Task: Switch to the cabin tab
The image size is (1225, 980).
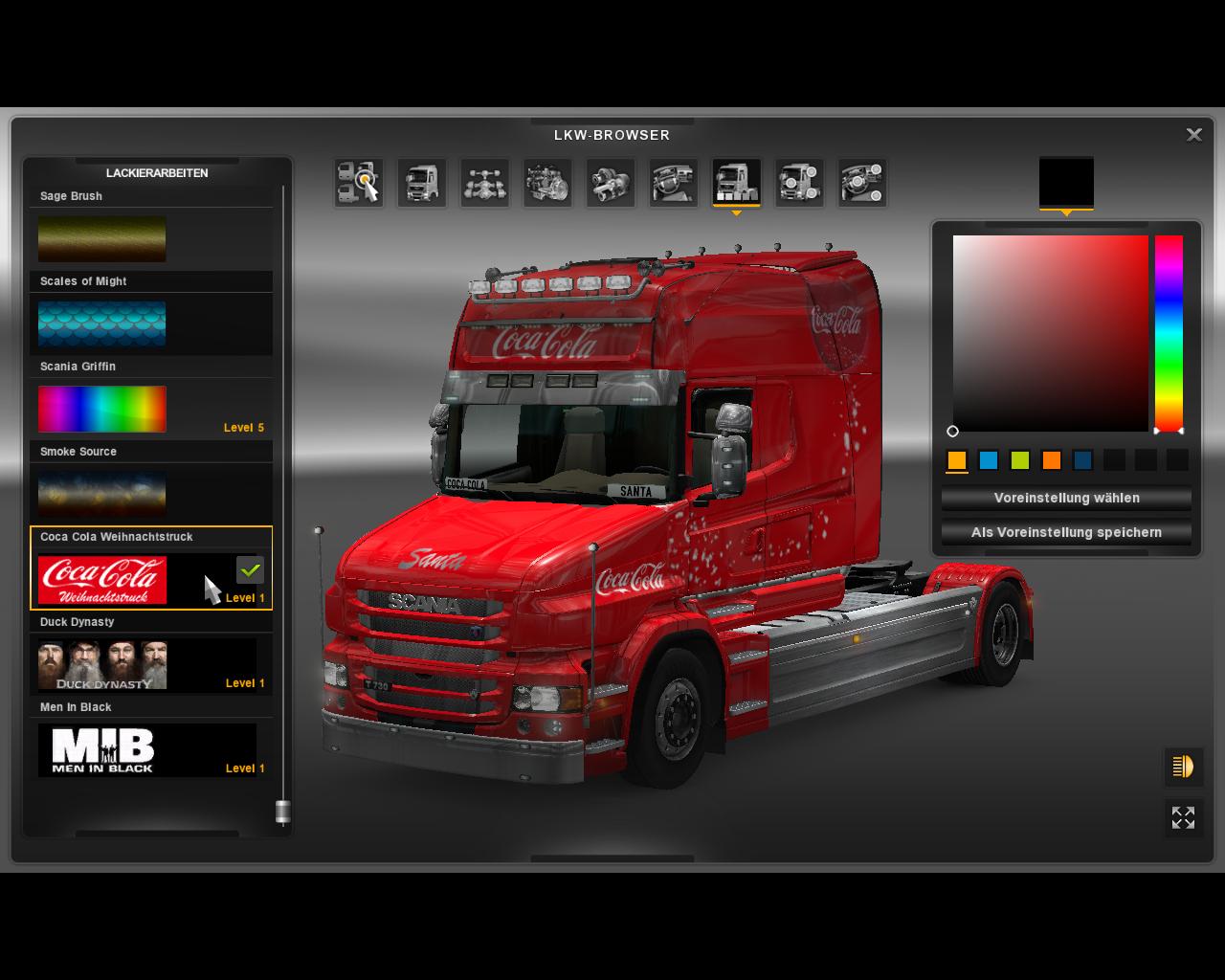Action: pyautogui.click(x=422, y=182)
